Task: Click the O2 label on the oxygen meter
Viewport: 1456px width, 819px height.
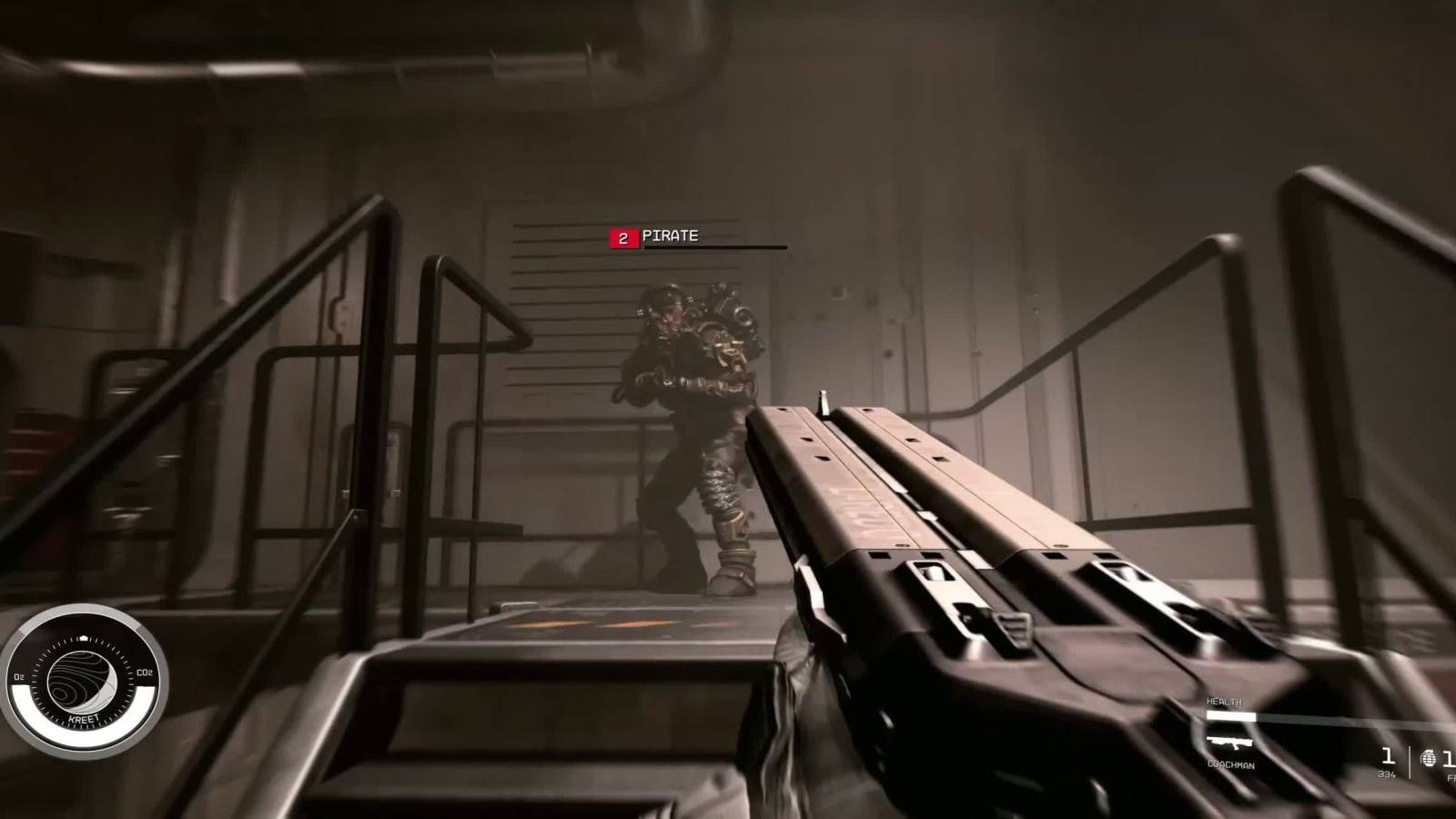Action: click(x=19, y=676)
